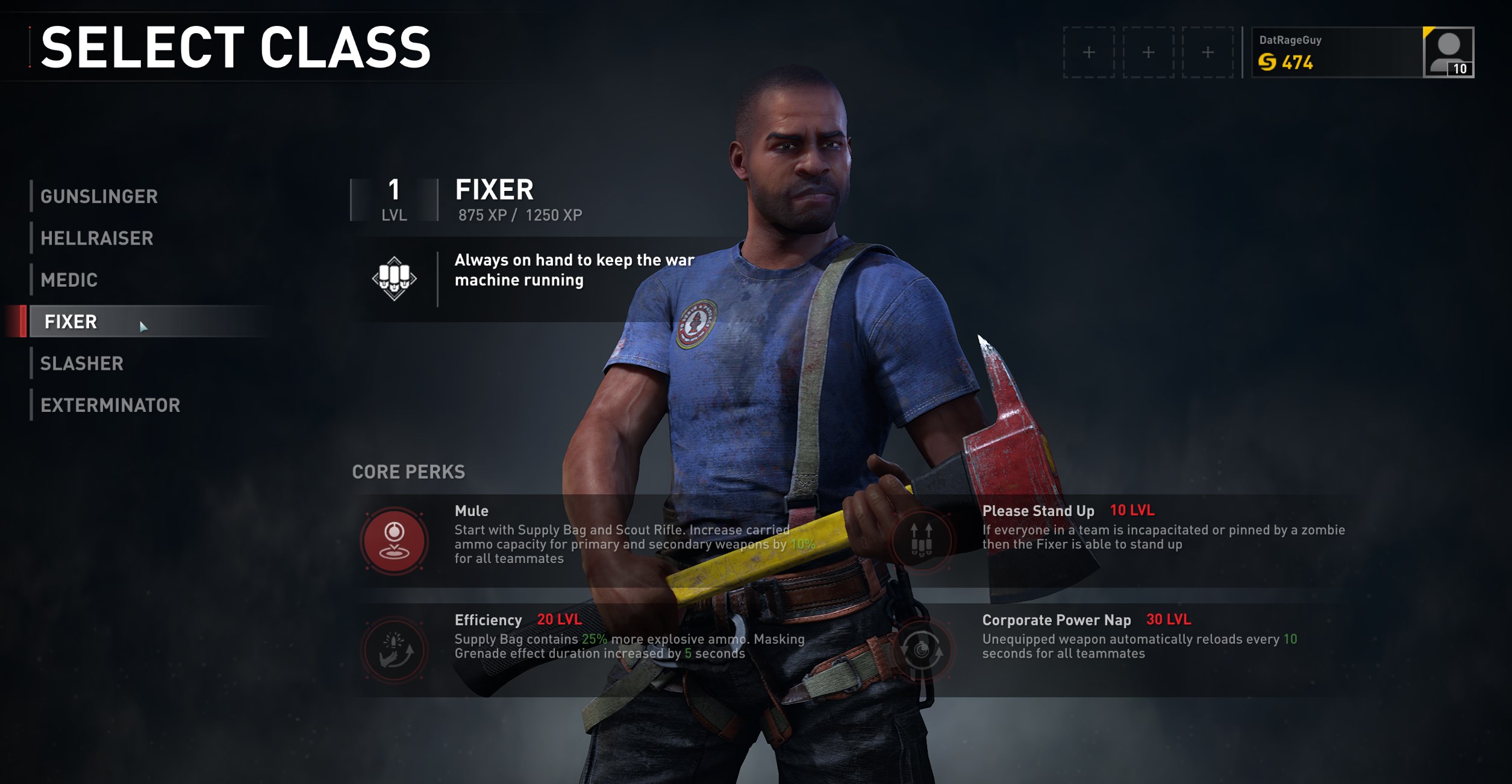Click the highlighted Fixer class entry
The height and width of the screenshot is (784, 1512).
71,322
